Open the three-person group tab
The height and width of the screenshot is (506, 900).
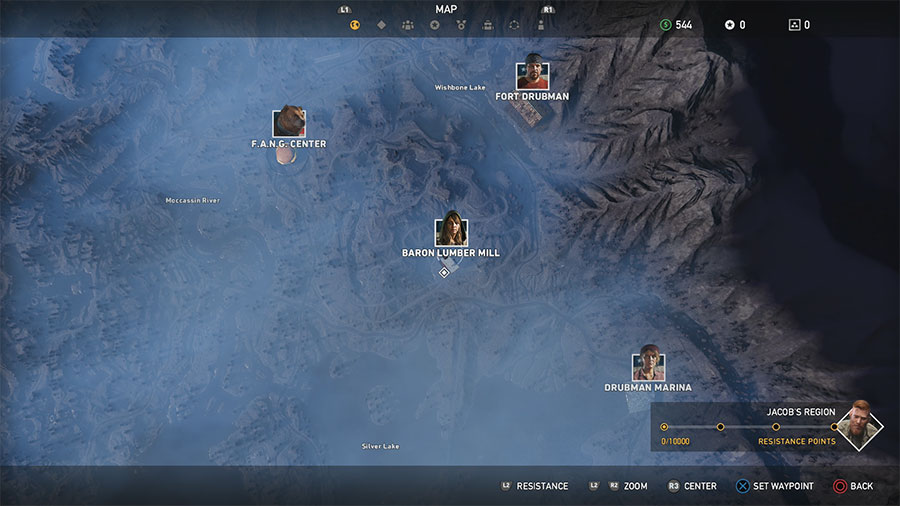click(408, 25)
